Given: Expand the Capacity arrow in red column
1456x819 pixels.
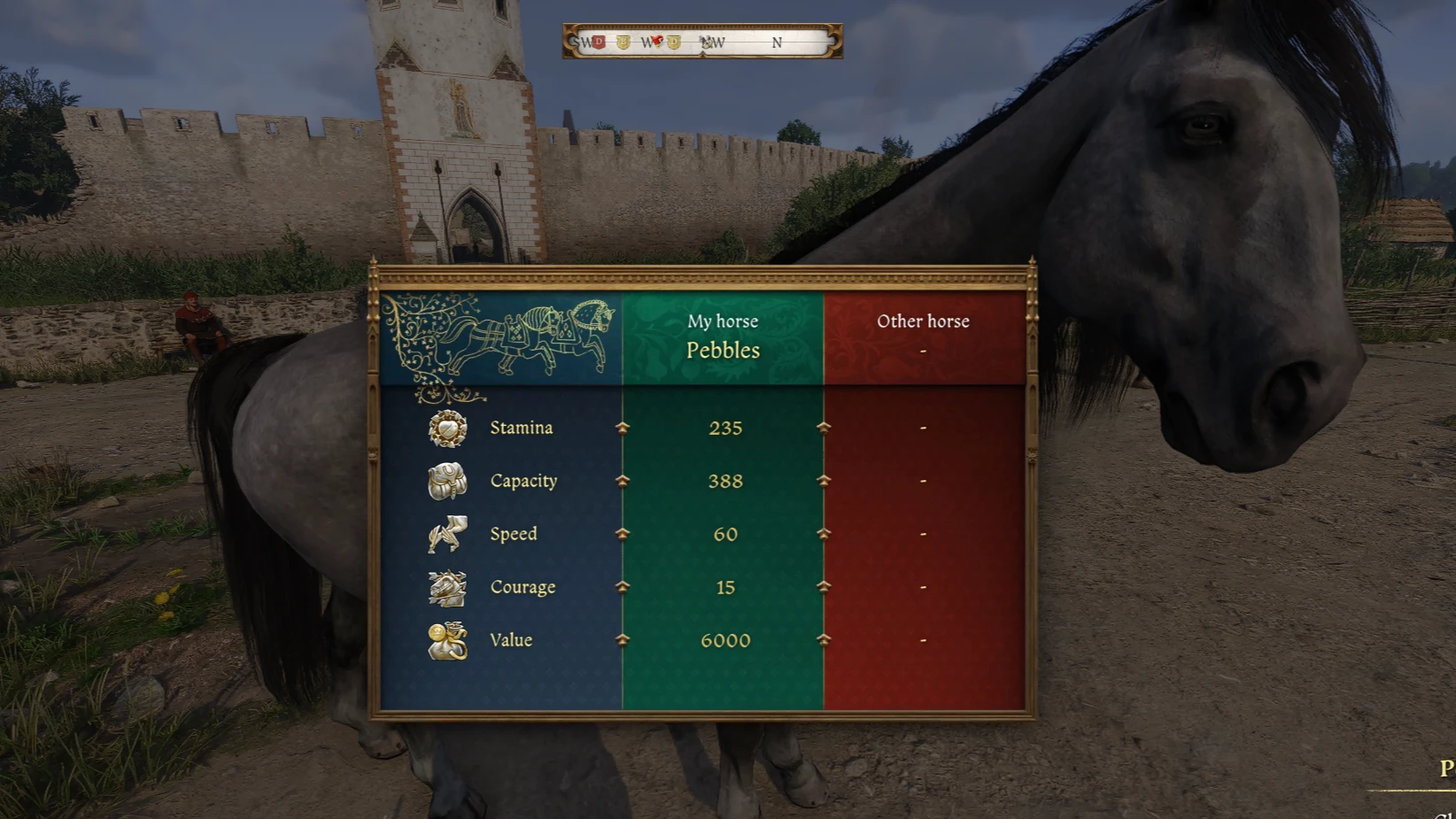Looking at the screenshot, I should point(825,481).
